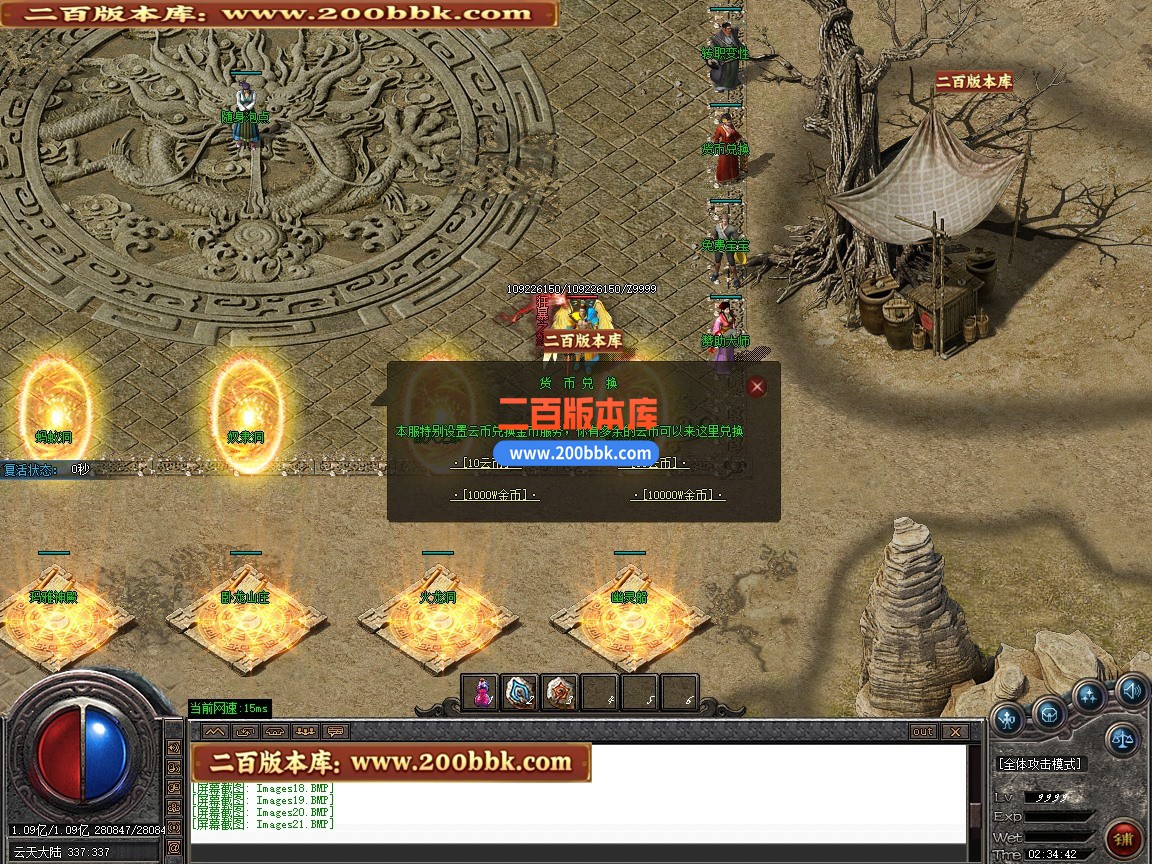Open the skills panel with three sparkles
This screenshot has width=1152, height=864.
point(1090,696)
